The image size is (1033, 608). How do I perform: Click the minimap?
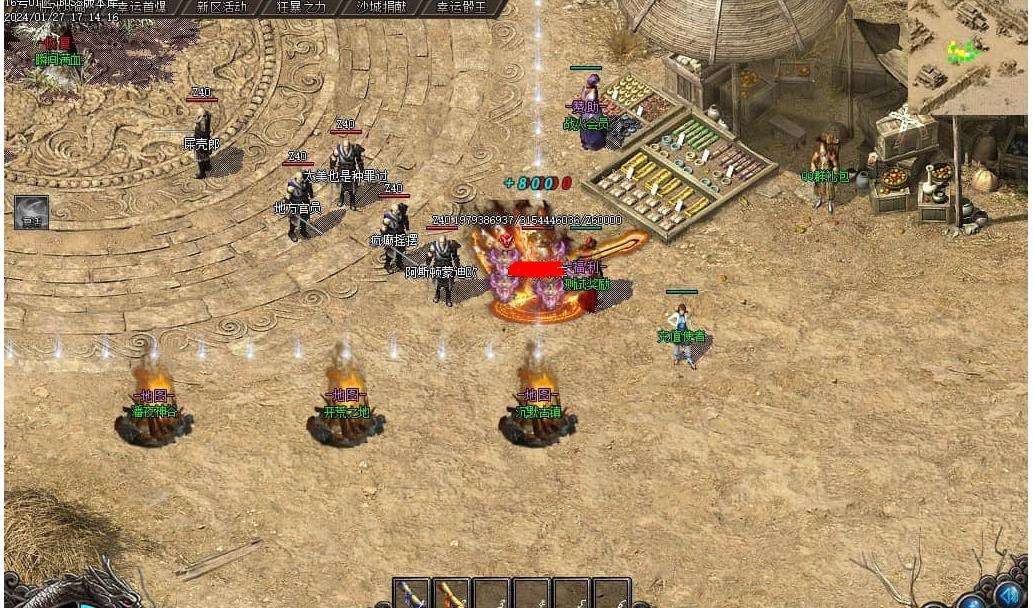[966, 53]
